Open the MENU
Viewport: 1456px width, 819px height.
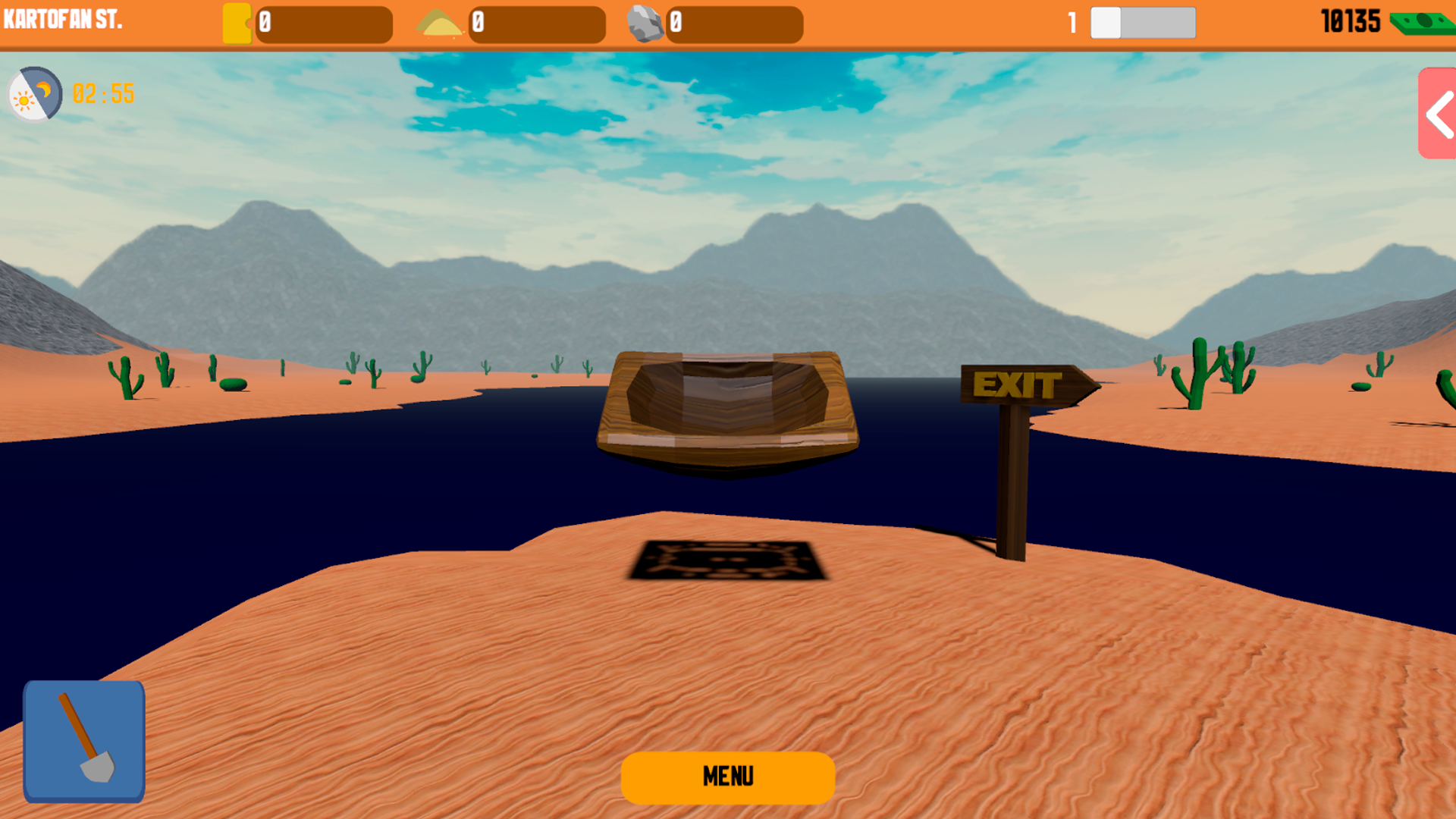[727, 777]
